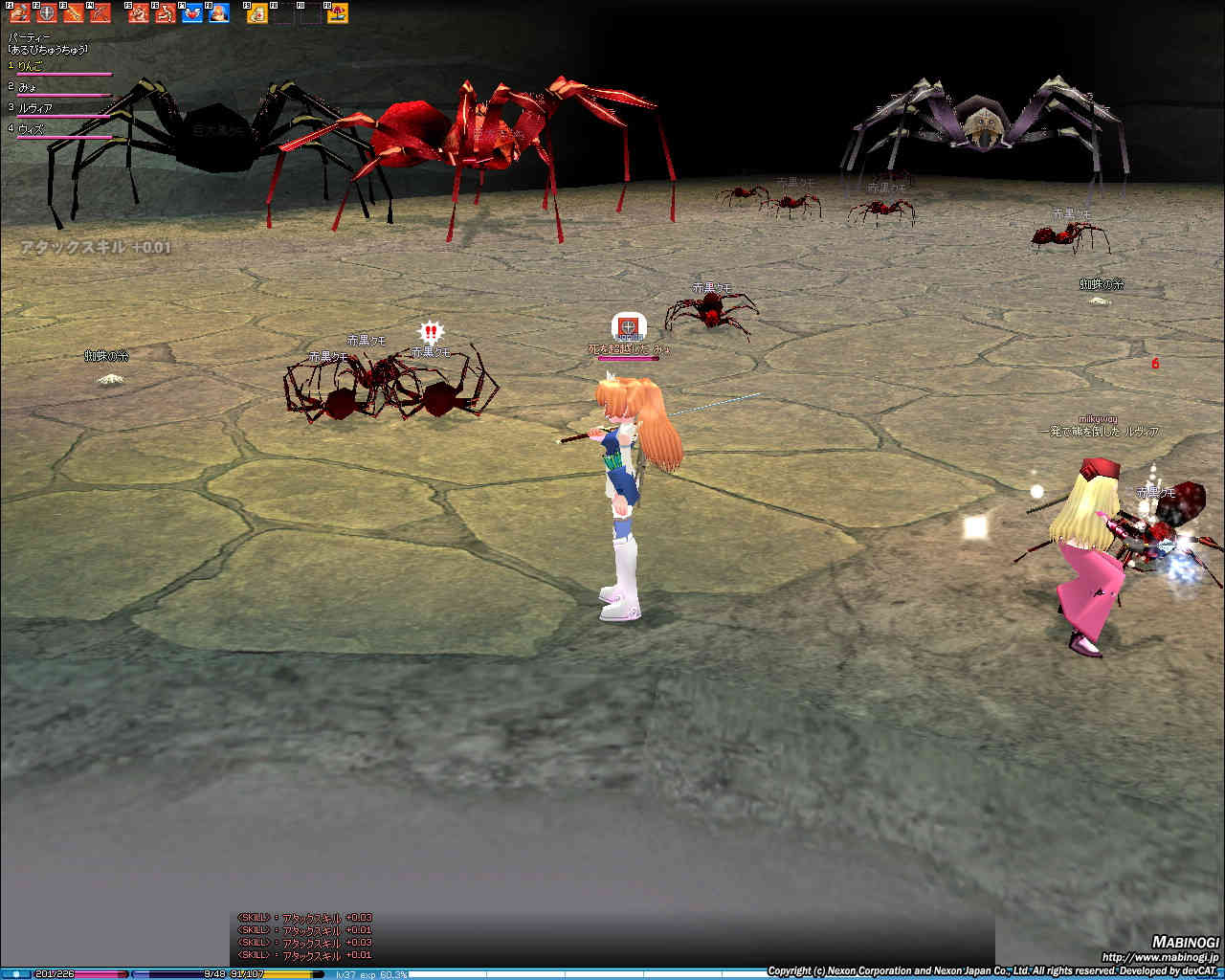Use the F5 red fighter skill
Viewport: 1225px width, 980px height.
pyautogui.click(x=139, y=13)
